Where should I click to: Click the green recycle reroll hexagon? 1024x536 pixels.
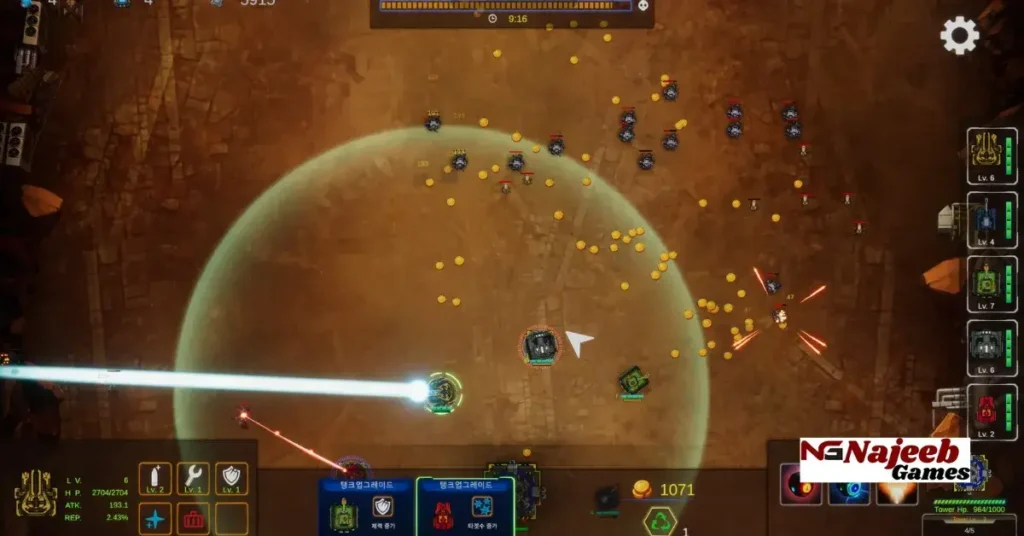point(660,520)
